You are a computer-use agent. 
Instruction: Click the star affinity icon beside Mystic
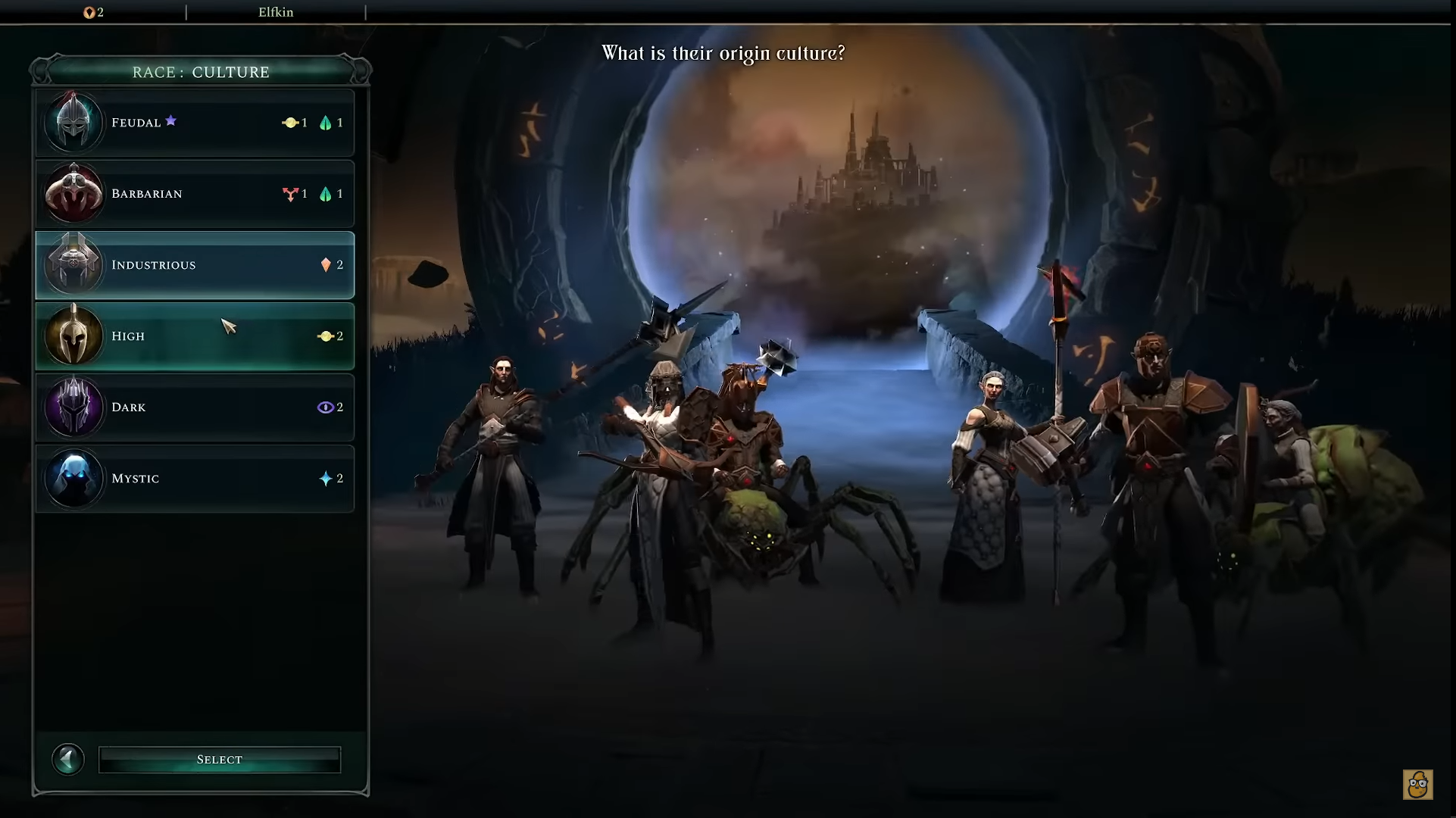coord(326,478)
